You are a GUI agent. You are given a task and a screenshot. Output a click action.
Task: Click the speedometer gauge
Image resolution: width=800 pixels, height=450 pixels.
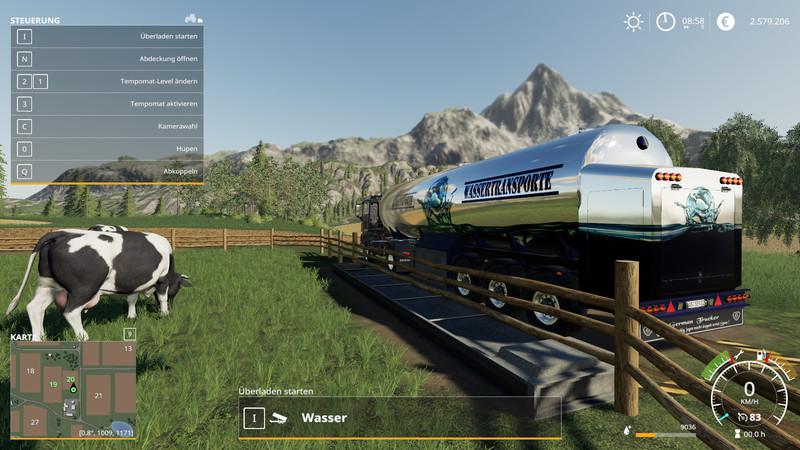tap(748, 393)
